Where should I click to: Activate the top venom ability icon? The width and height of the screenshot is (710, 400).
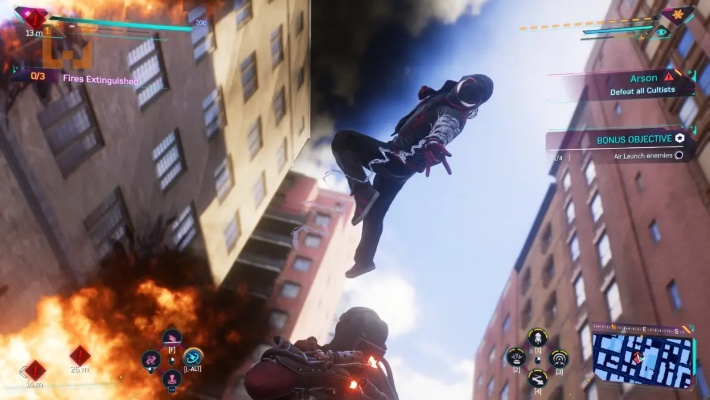(x=172, y=339)
